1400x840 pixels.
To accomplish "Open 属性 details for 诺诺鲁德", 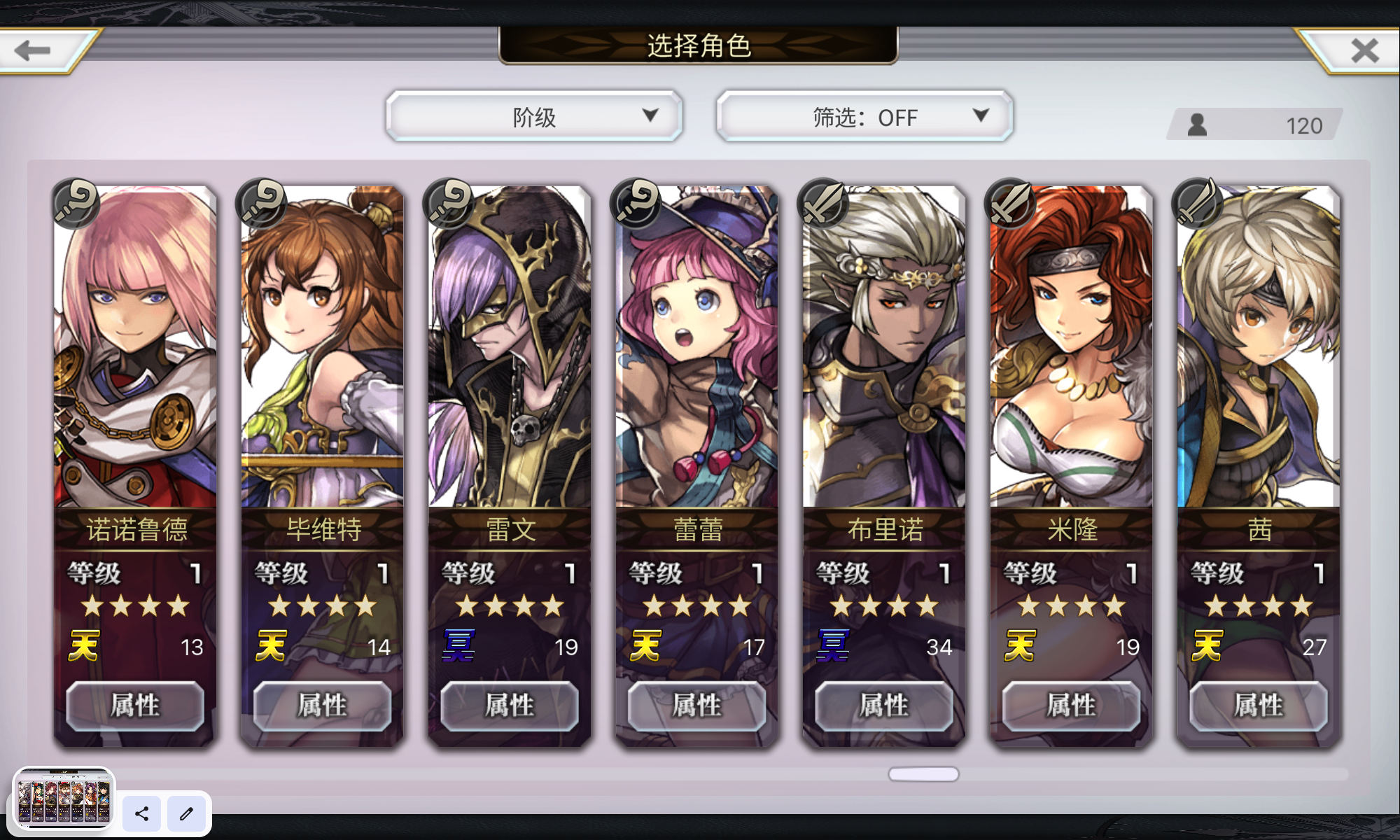I will 135,706.
